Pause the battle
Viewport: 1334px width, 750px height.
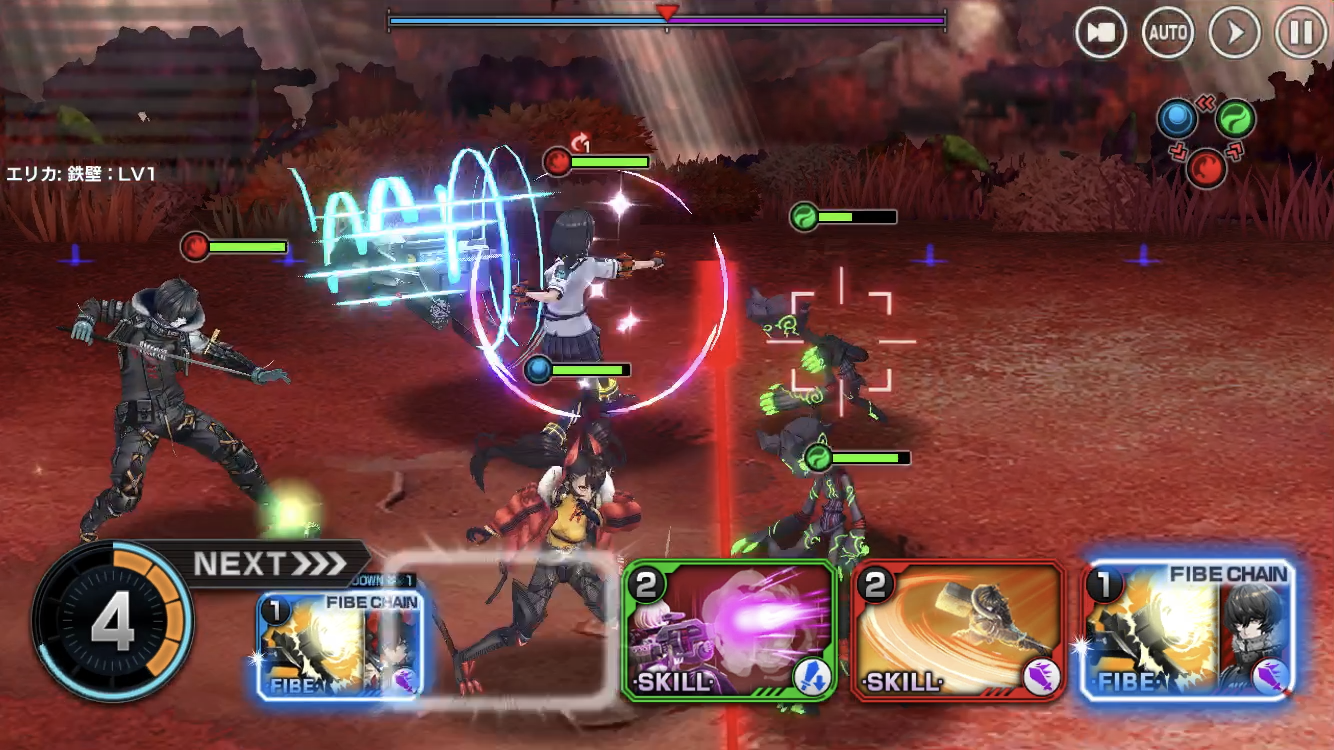click(1301, 33)
